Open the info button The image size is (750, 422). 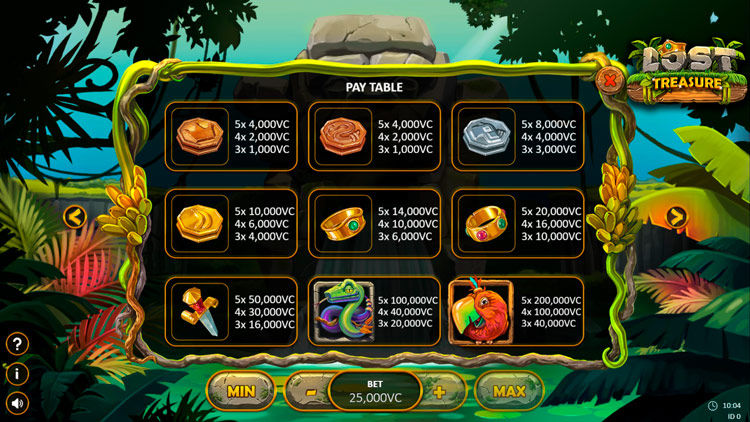[17, 374]
